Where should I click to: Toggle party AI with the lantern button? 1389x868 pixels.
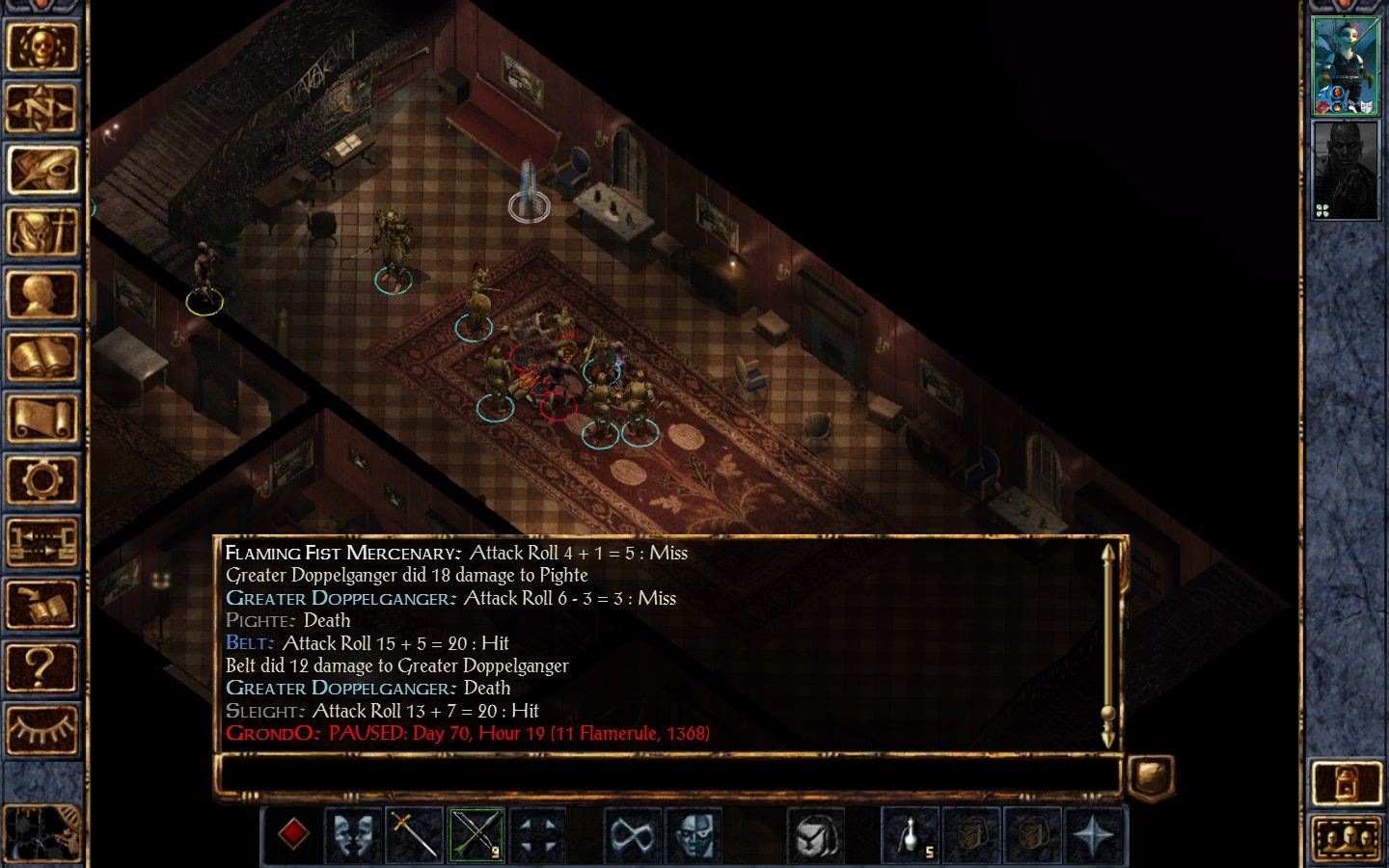[x=1347, y=781]
